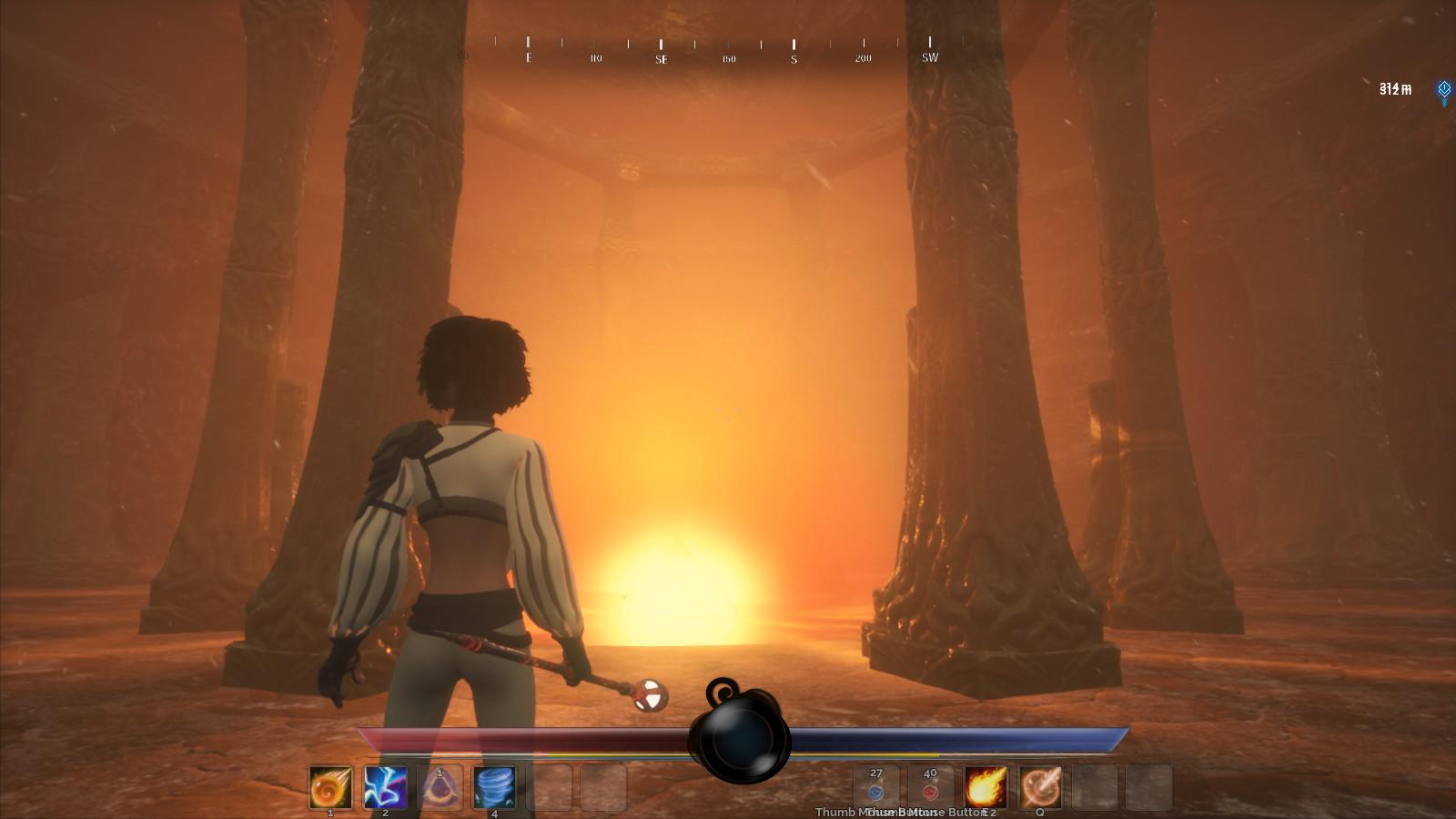Activate the flame spell on Thumb Mouse Button 2
1456x819 pixels.
[x=987, y=786]
